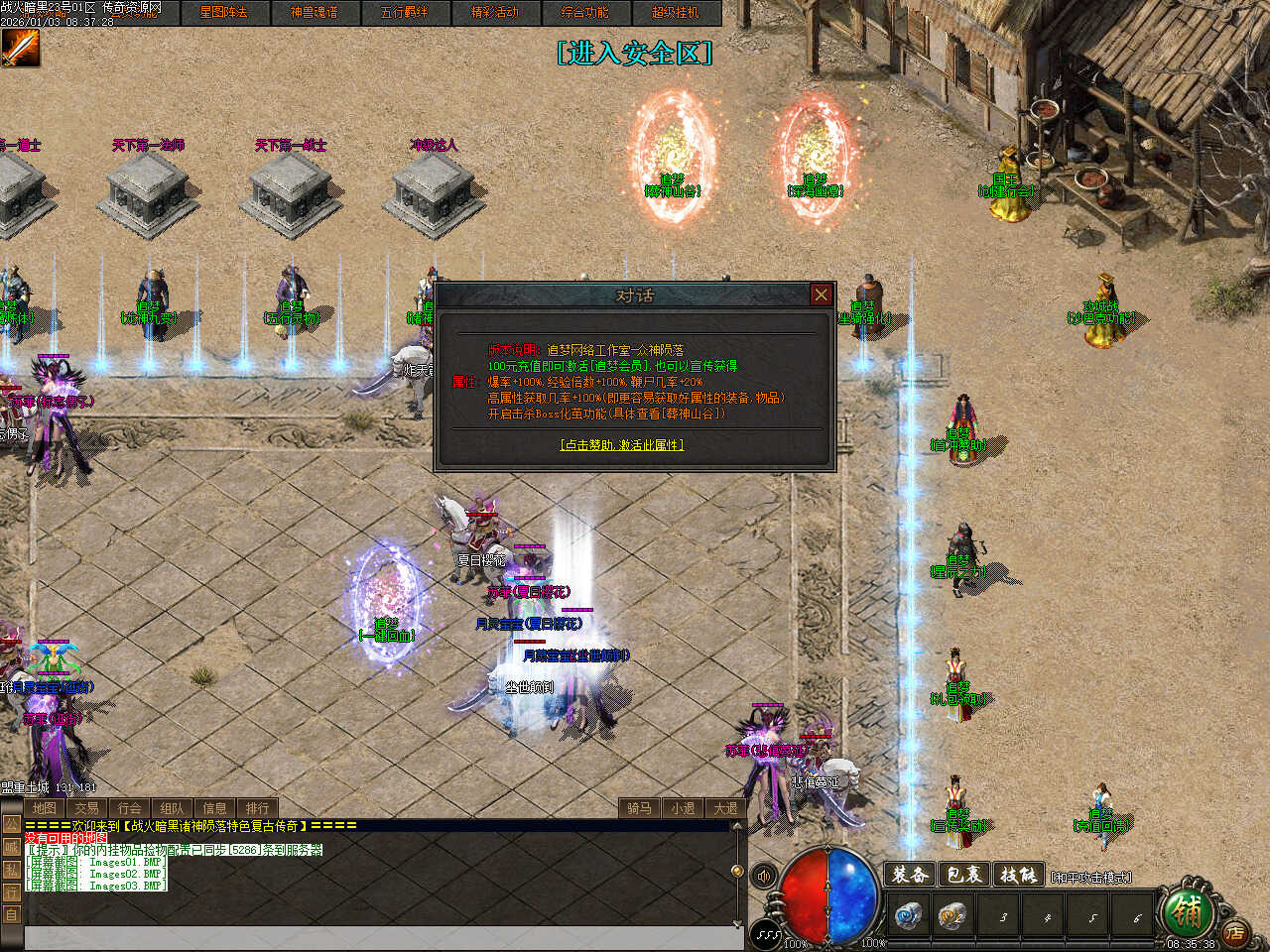Click the 点击赞助, 激活此属性 sponsor link

[x=622, y=445]
